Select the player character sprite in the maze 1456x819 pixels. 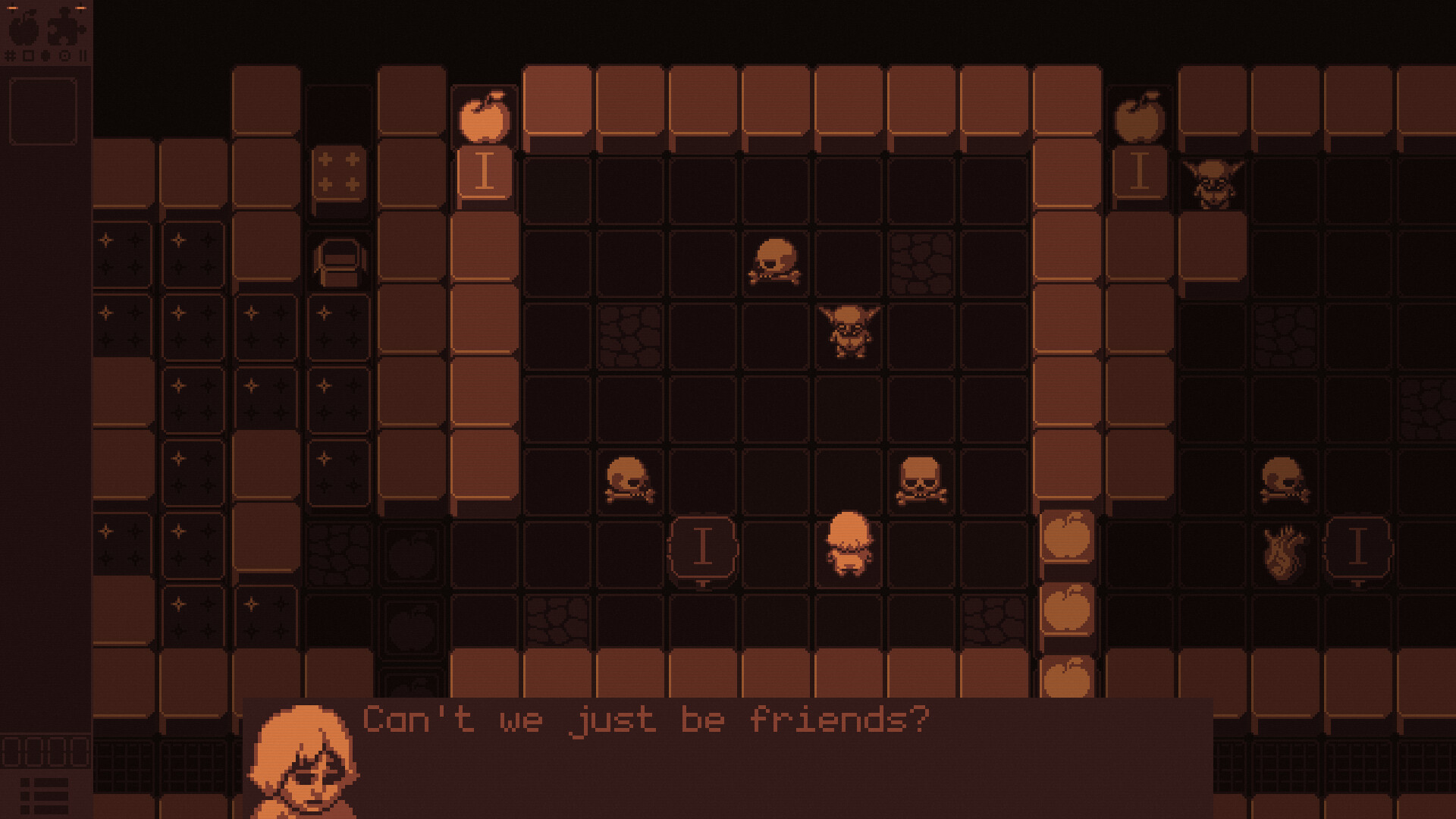coord(851,542)
